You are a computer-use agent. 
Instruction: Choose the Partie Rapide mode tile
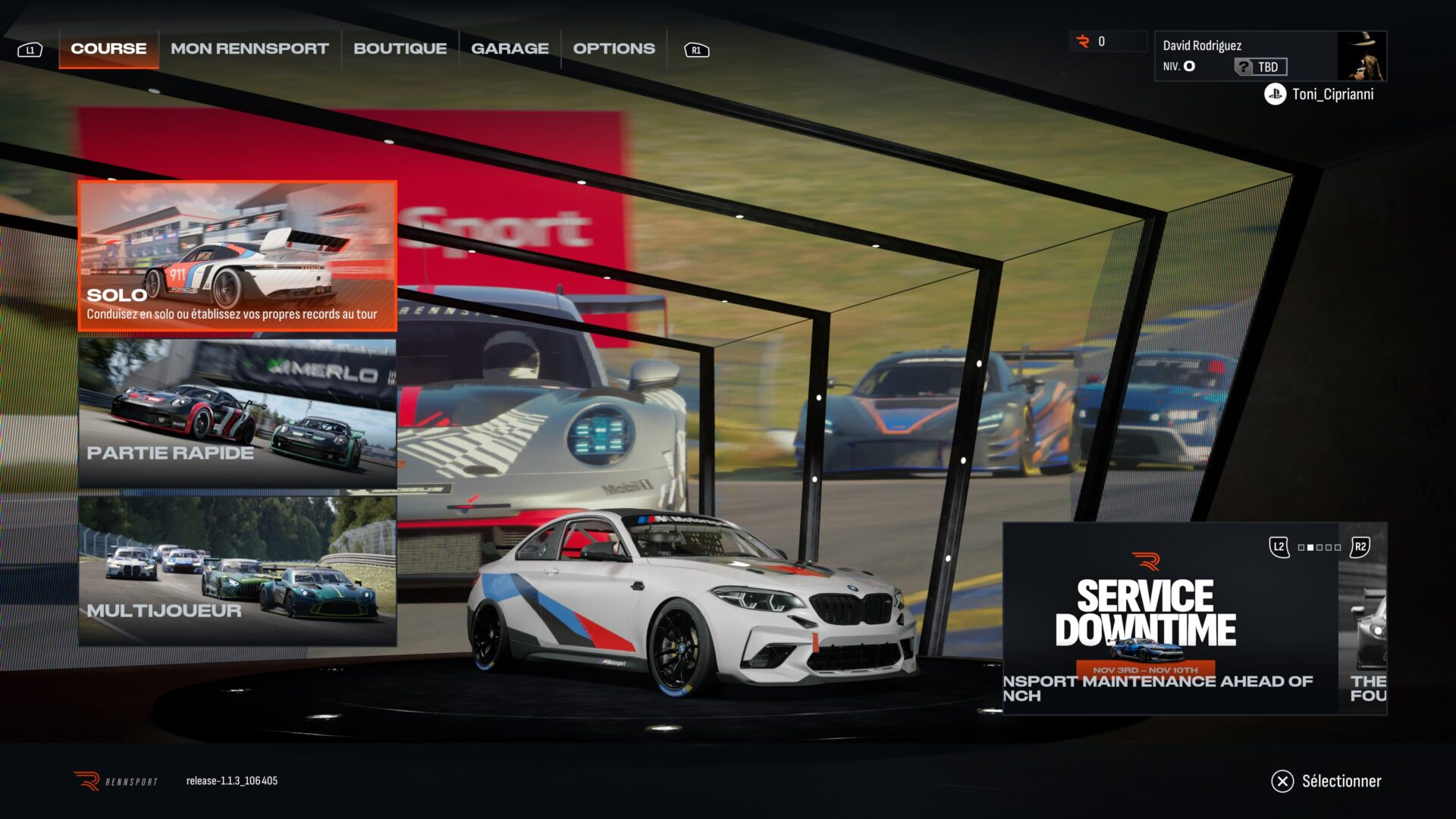click(x=237, y=413)
